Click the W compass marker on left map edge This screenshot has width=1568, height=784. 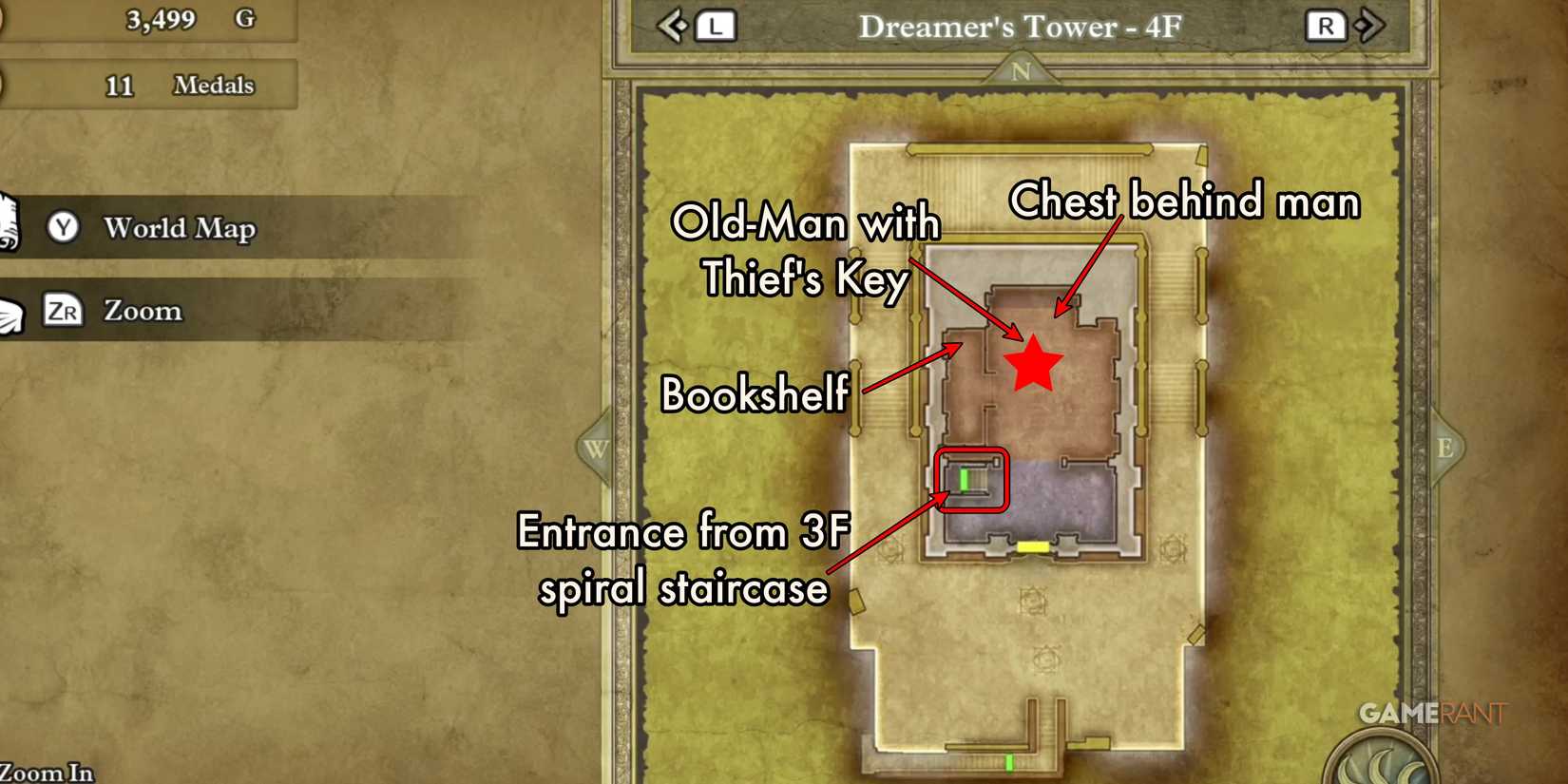pyautogui.click(x=597, y=447)
